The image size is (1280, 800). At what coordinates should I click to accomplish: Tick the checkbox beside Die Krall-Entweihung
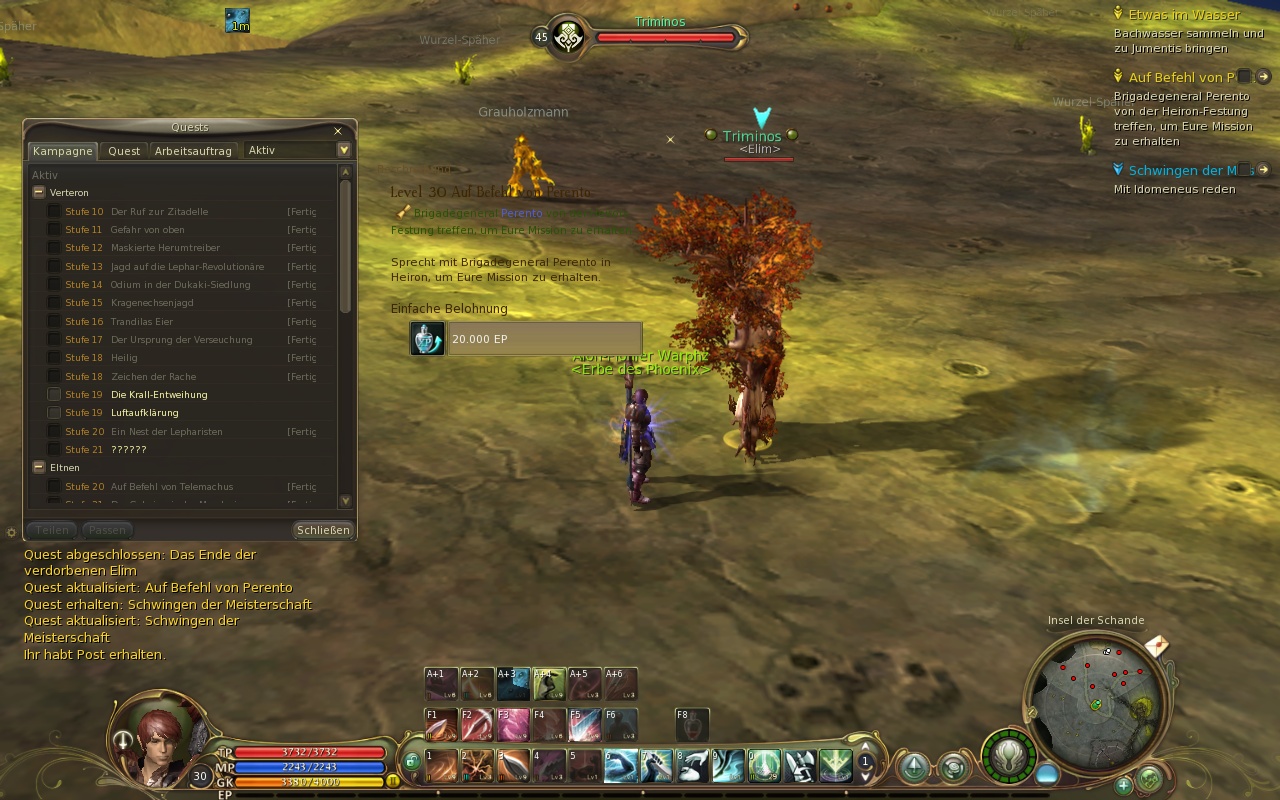54,395
